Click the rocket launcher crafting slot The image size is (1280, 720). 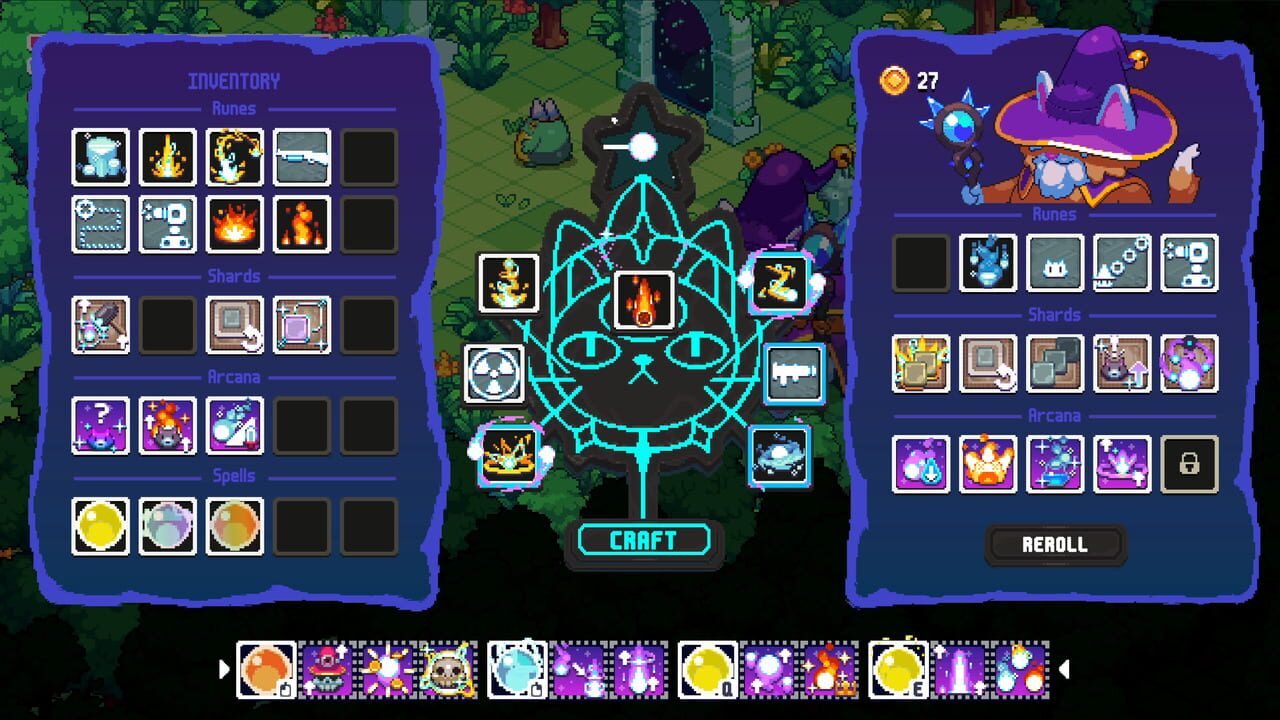[795, 374]
